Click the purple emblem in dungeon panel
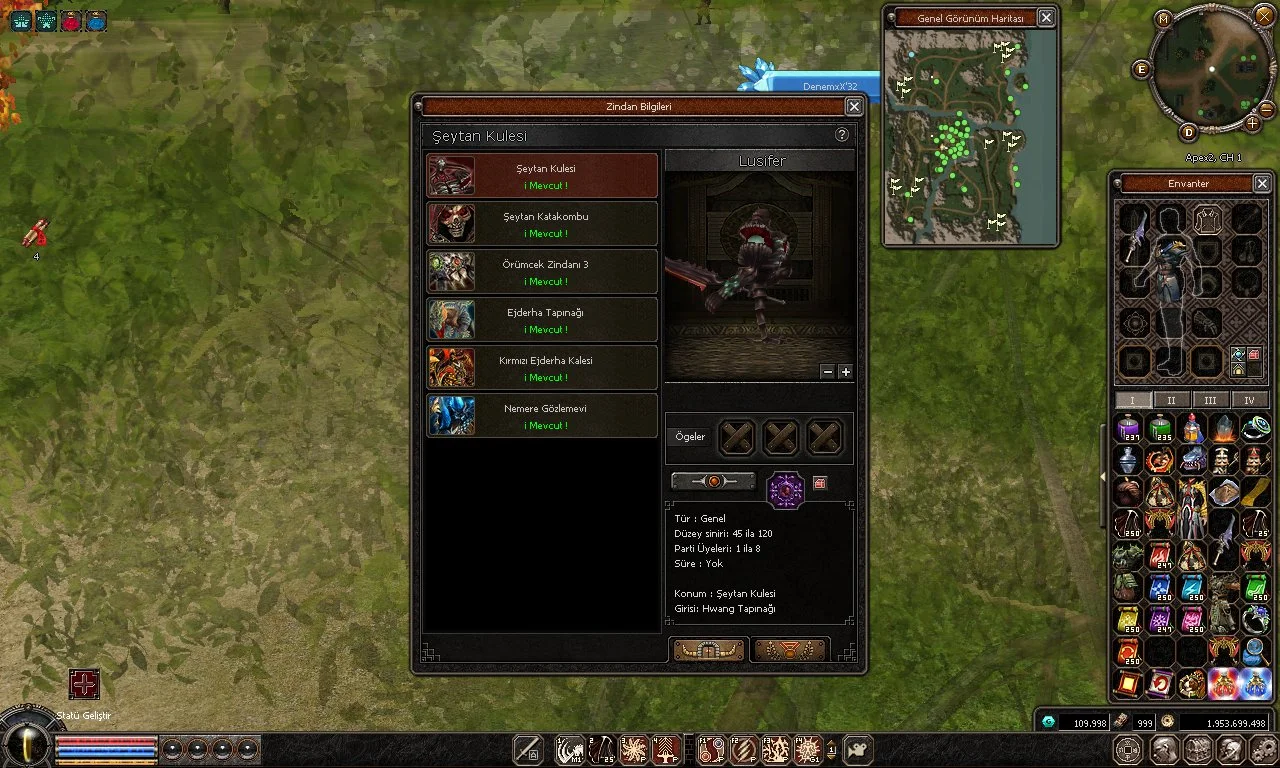Screen dimensions: 1280x768 pos(785,490)
